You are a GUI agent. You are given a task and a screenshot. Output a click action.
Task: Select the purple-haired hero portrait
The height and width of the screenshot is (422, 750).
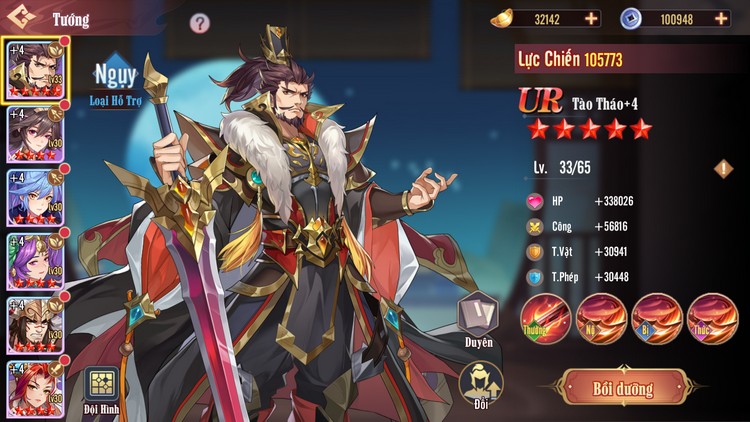point(35,262)
